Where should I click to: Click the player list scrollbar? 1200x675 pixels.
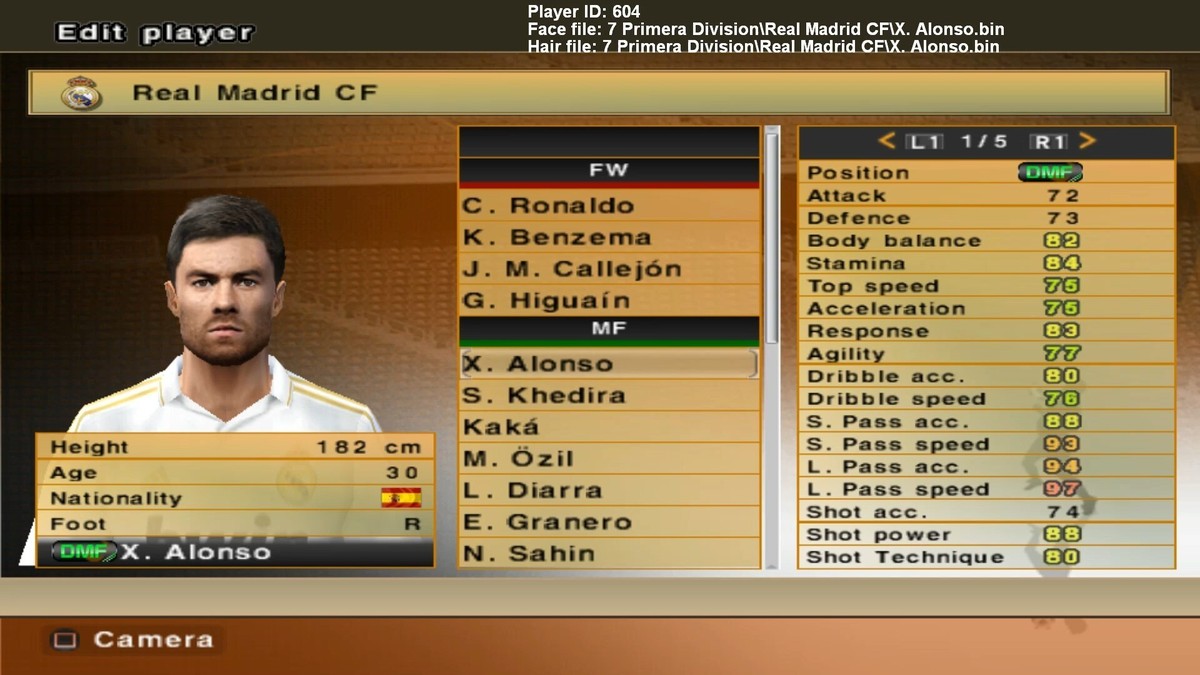pos(772,240)
